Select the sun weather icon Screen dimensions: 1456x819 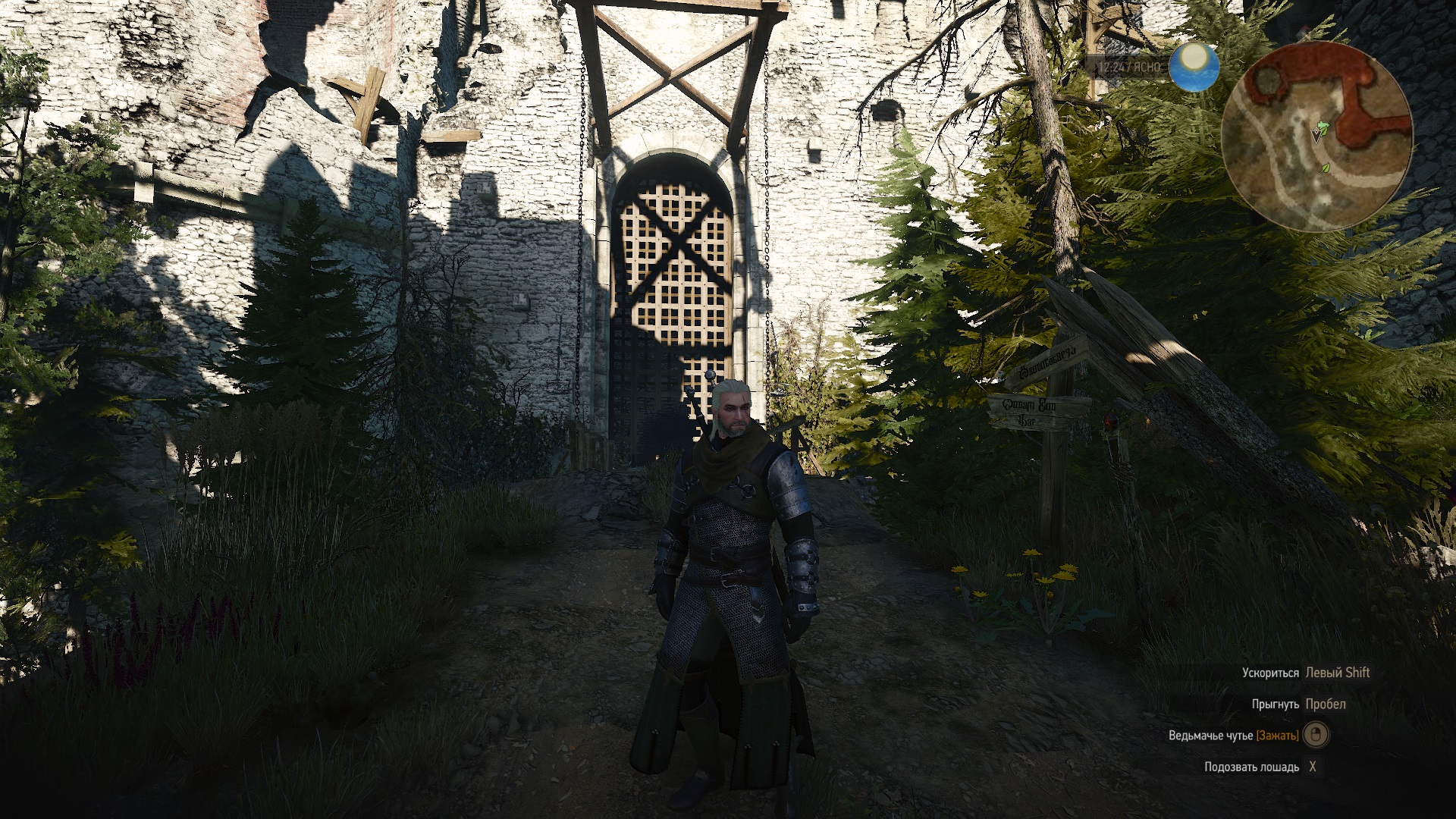(x=1194, y=67)
